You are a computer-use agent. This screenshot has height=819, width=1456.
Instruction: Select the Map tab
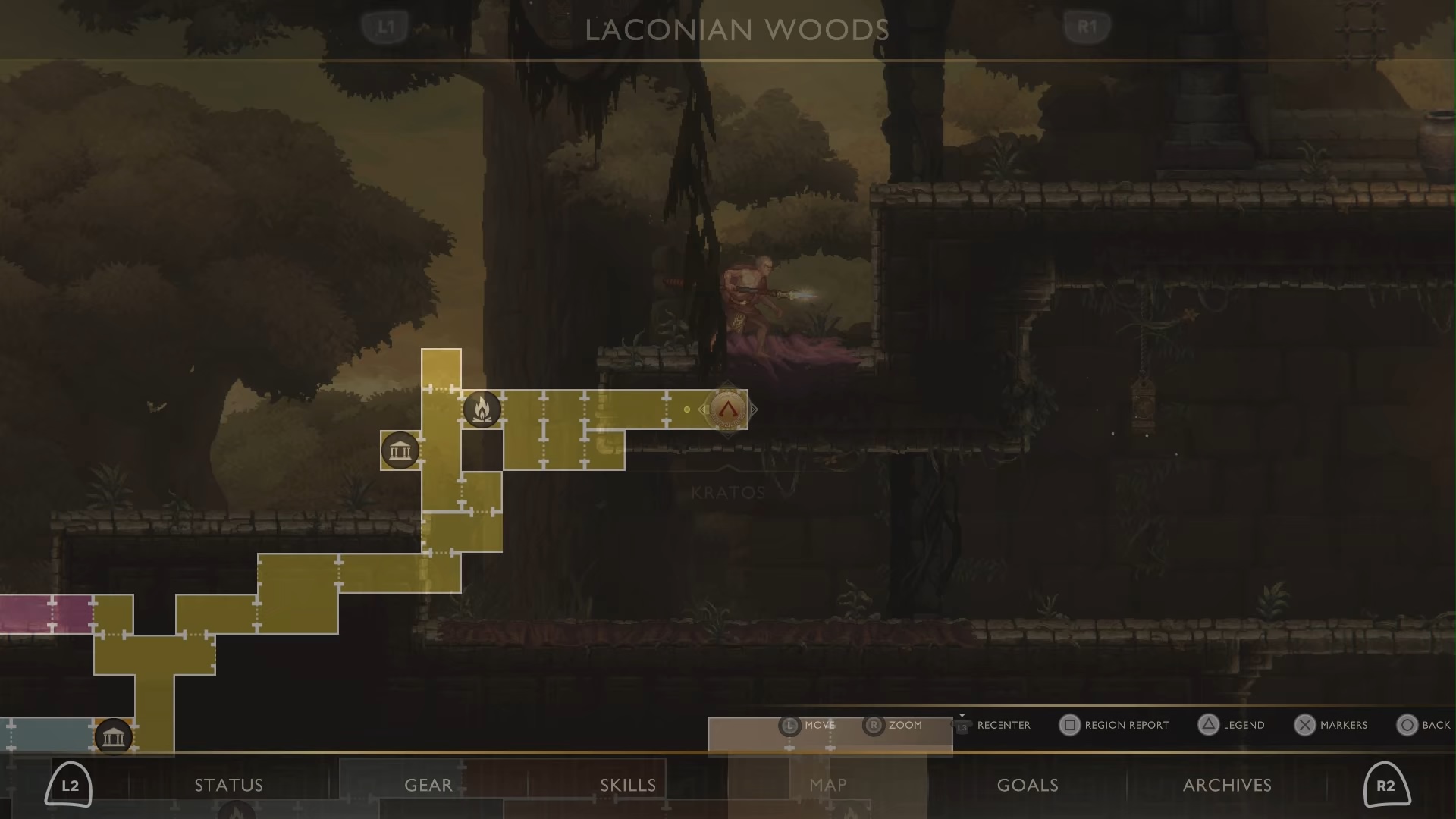[827, 785]
